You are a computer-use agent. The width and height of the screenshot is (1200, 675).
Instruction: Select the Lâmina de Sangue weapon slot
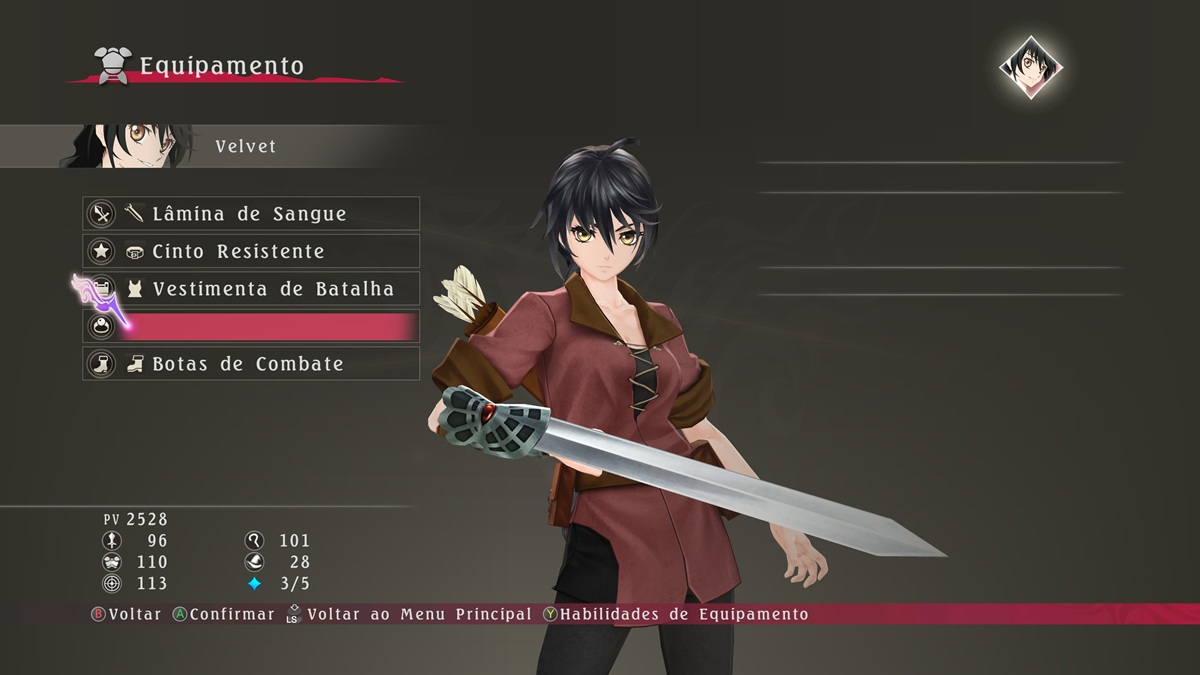coord(250,214)
